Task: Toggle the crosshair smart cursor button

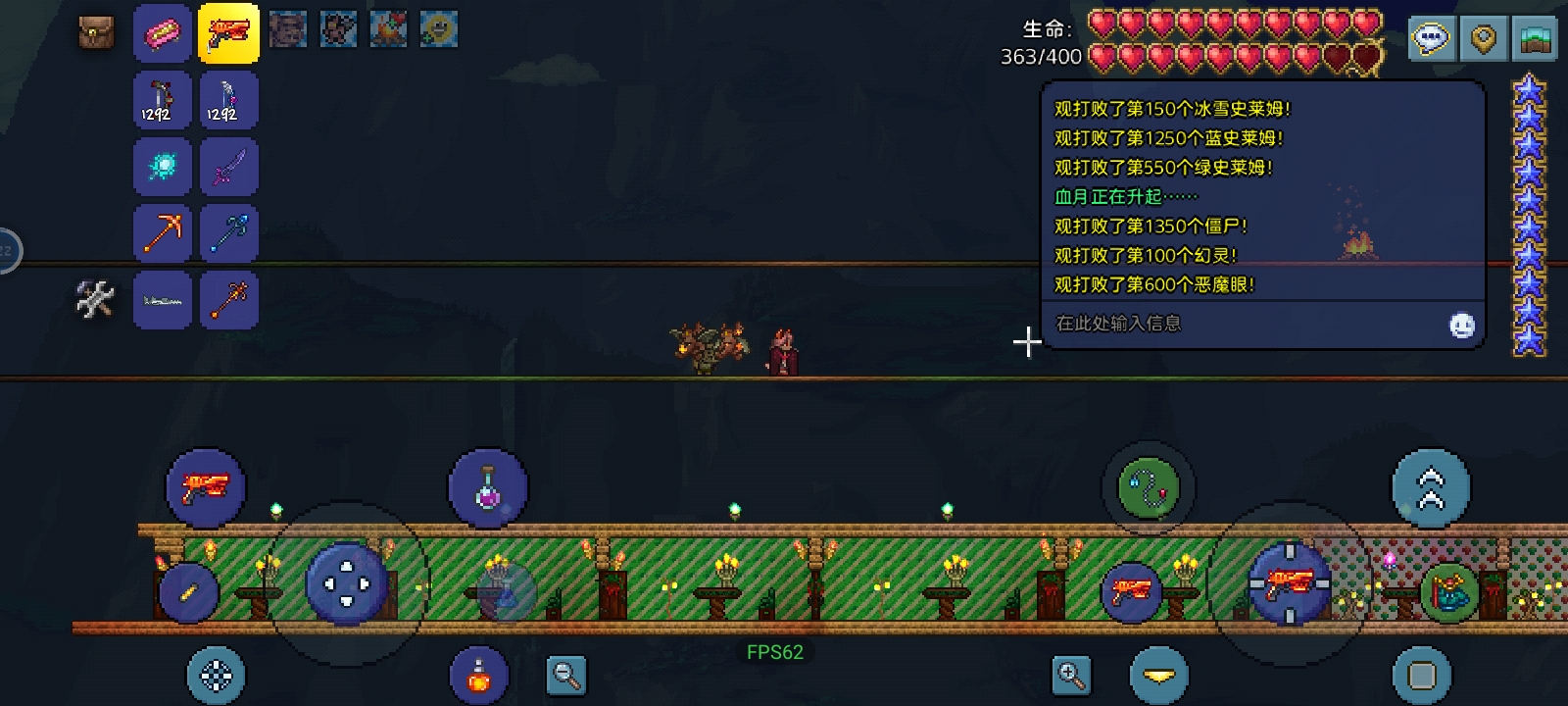Action: point(216,676)
